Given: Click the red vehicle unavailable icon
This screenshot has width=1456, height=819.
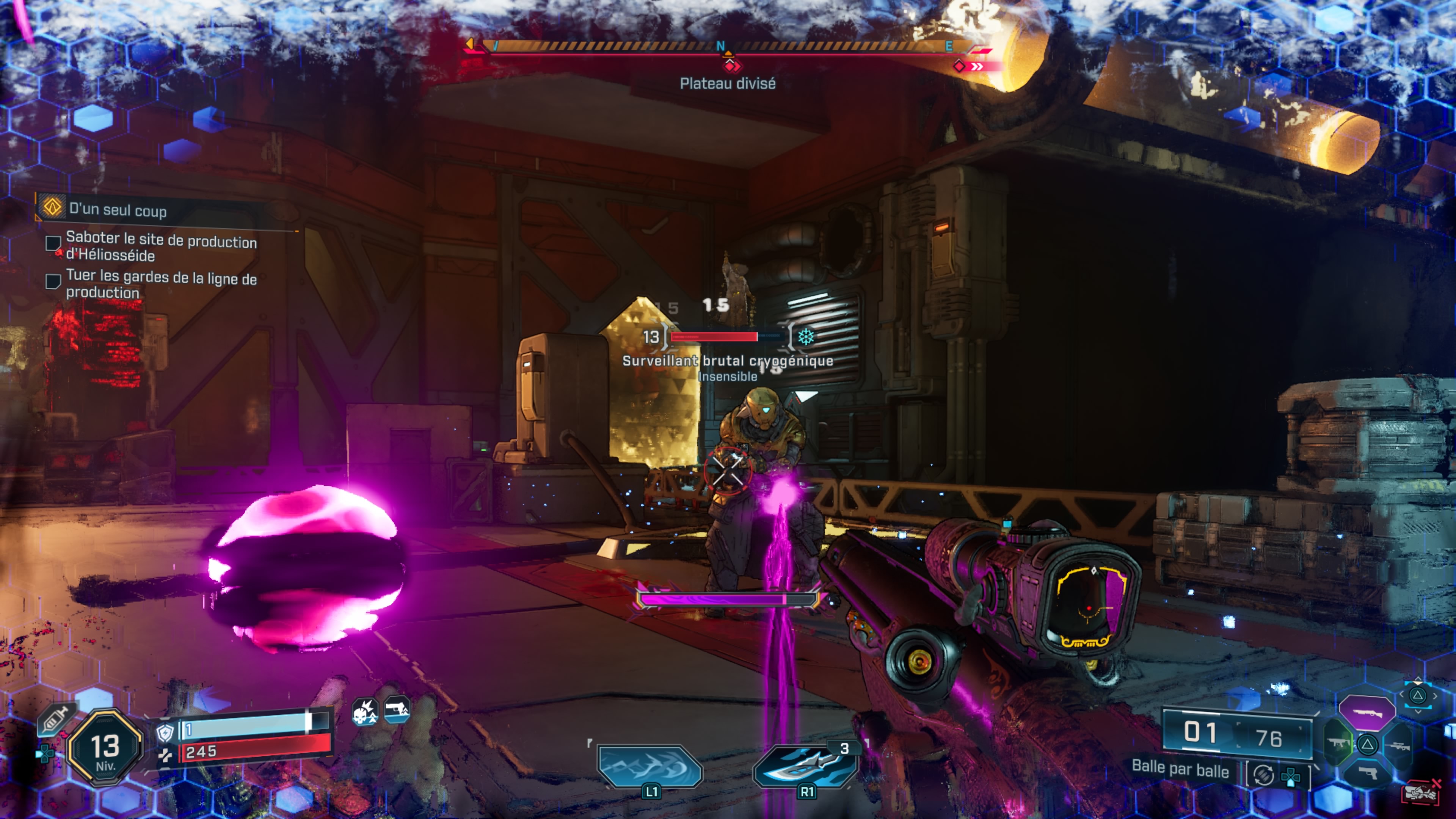Looking at the screenshot, I should tap(1421, 792).
